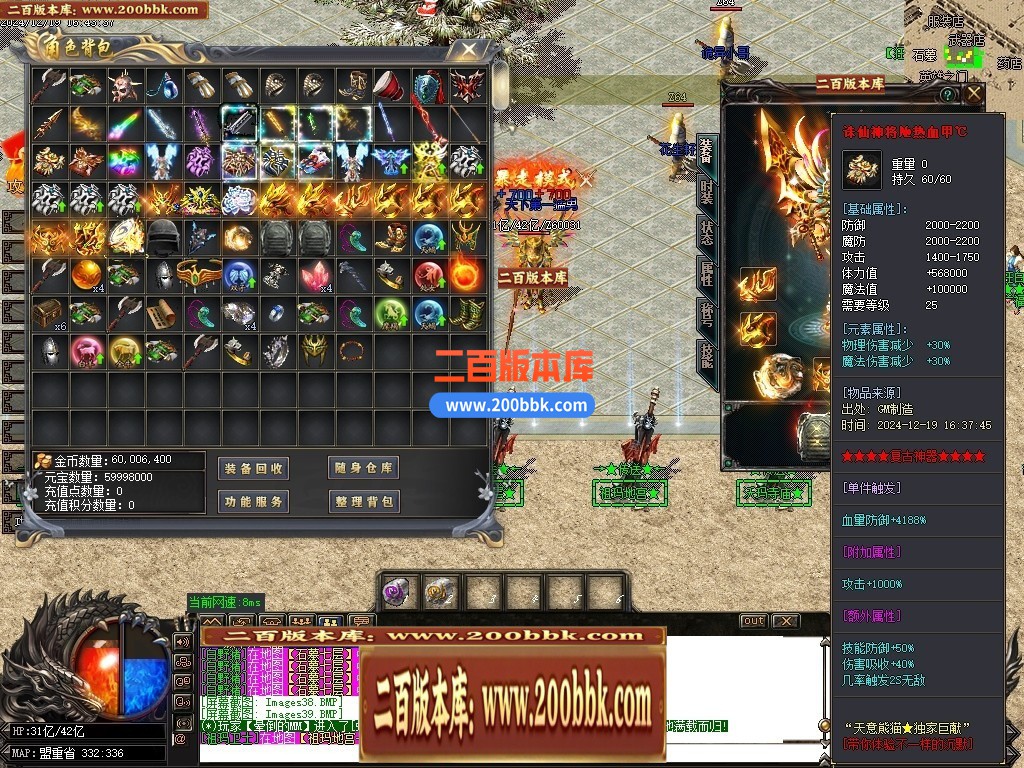Viewport: 1024px width, 768px height.
Task: Switch to the 装备 equipment tab
Action: pyautogui.click(x=706, y=151)
